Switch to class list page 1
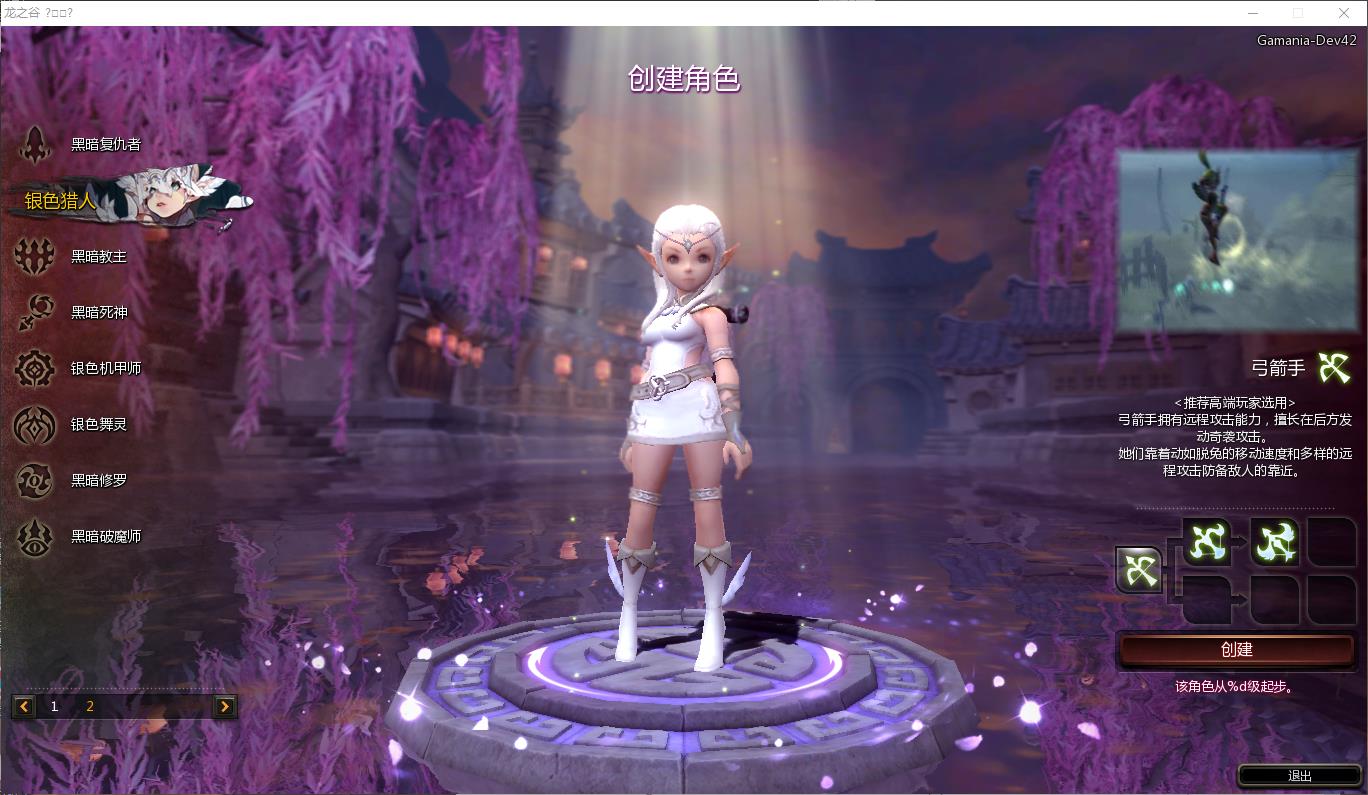Screen dimensions: 1368x795 point(55,707)
